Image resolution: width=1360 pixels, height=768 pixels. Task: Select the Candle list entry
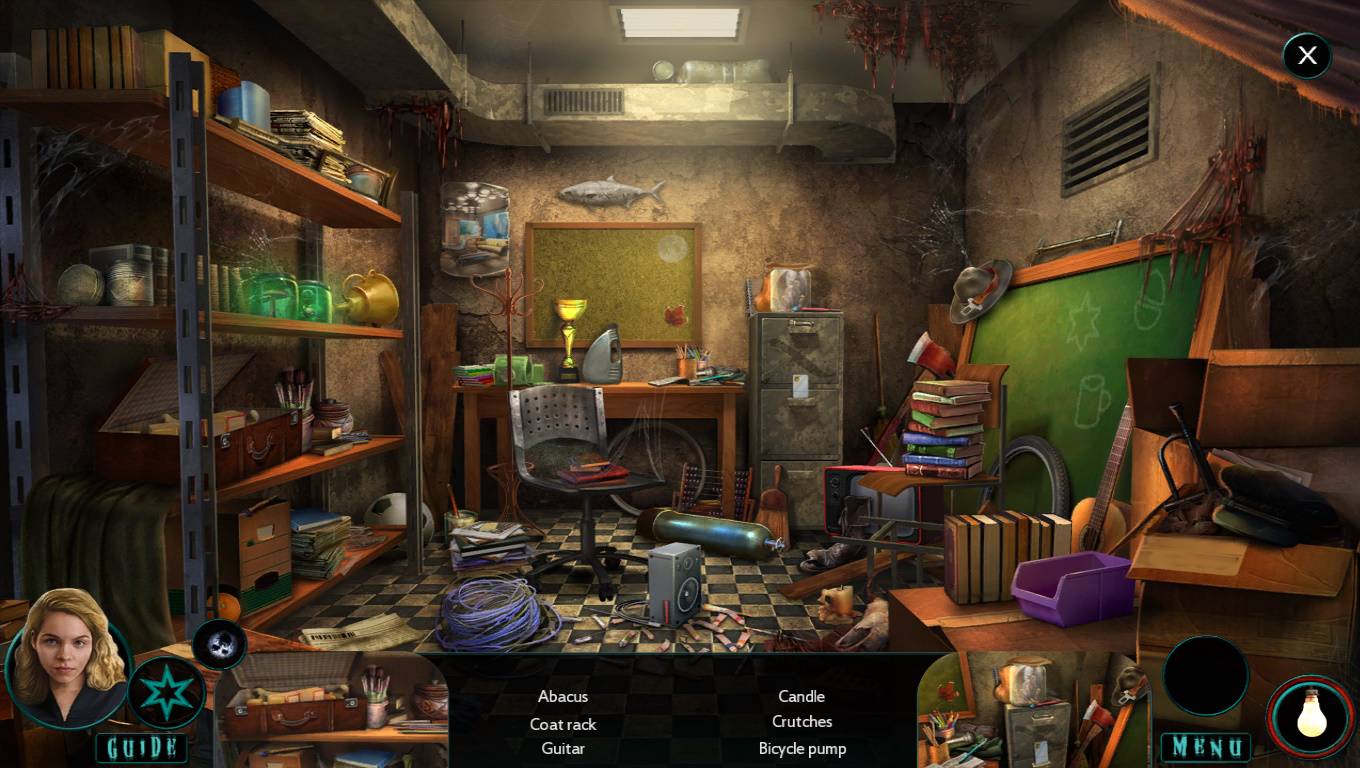click(802, 696)
